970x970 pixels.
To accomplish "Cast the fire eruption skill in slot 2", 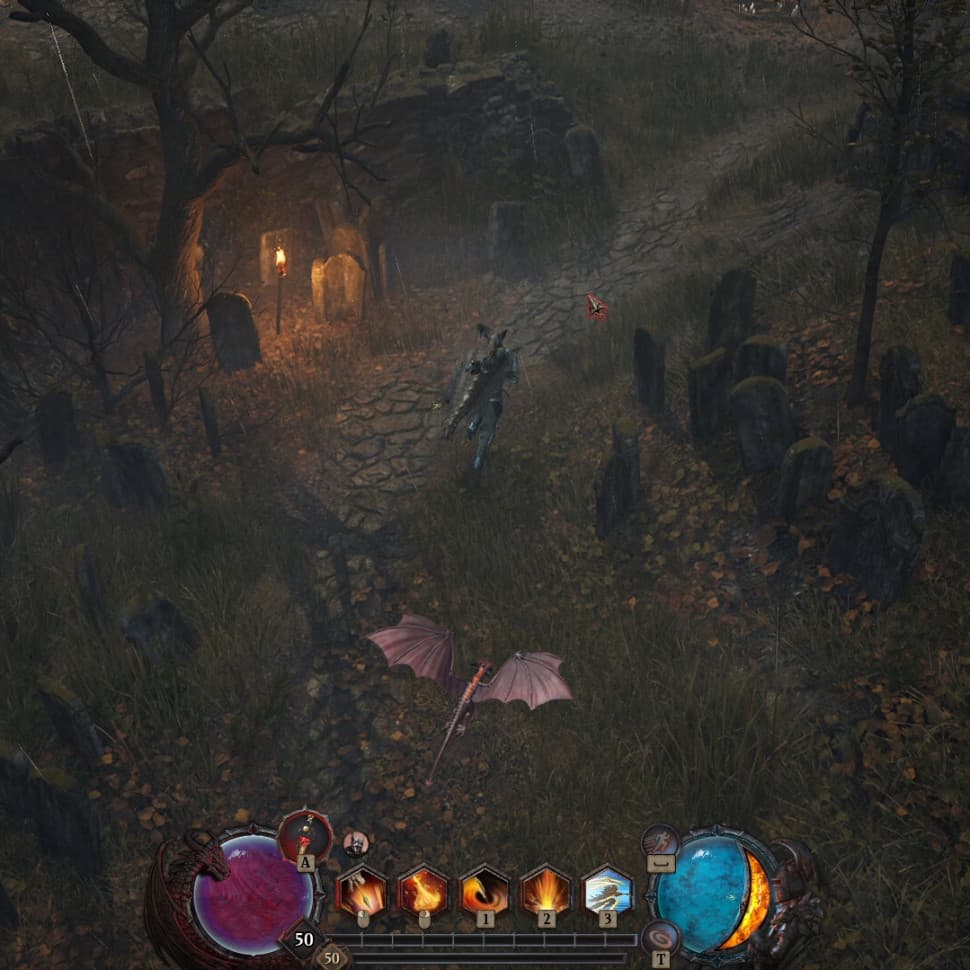I will click(x=546, y=889).
